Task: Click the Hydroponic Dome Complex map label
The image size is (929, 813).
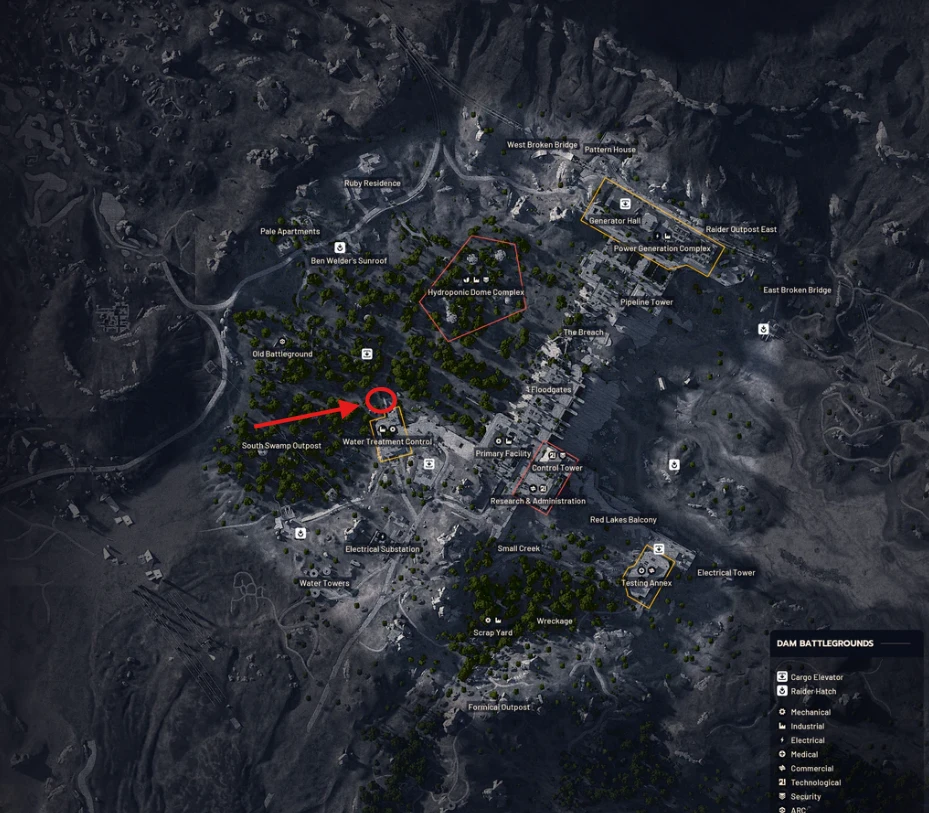Action: click(476, 292)
